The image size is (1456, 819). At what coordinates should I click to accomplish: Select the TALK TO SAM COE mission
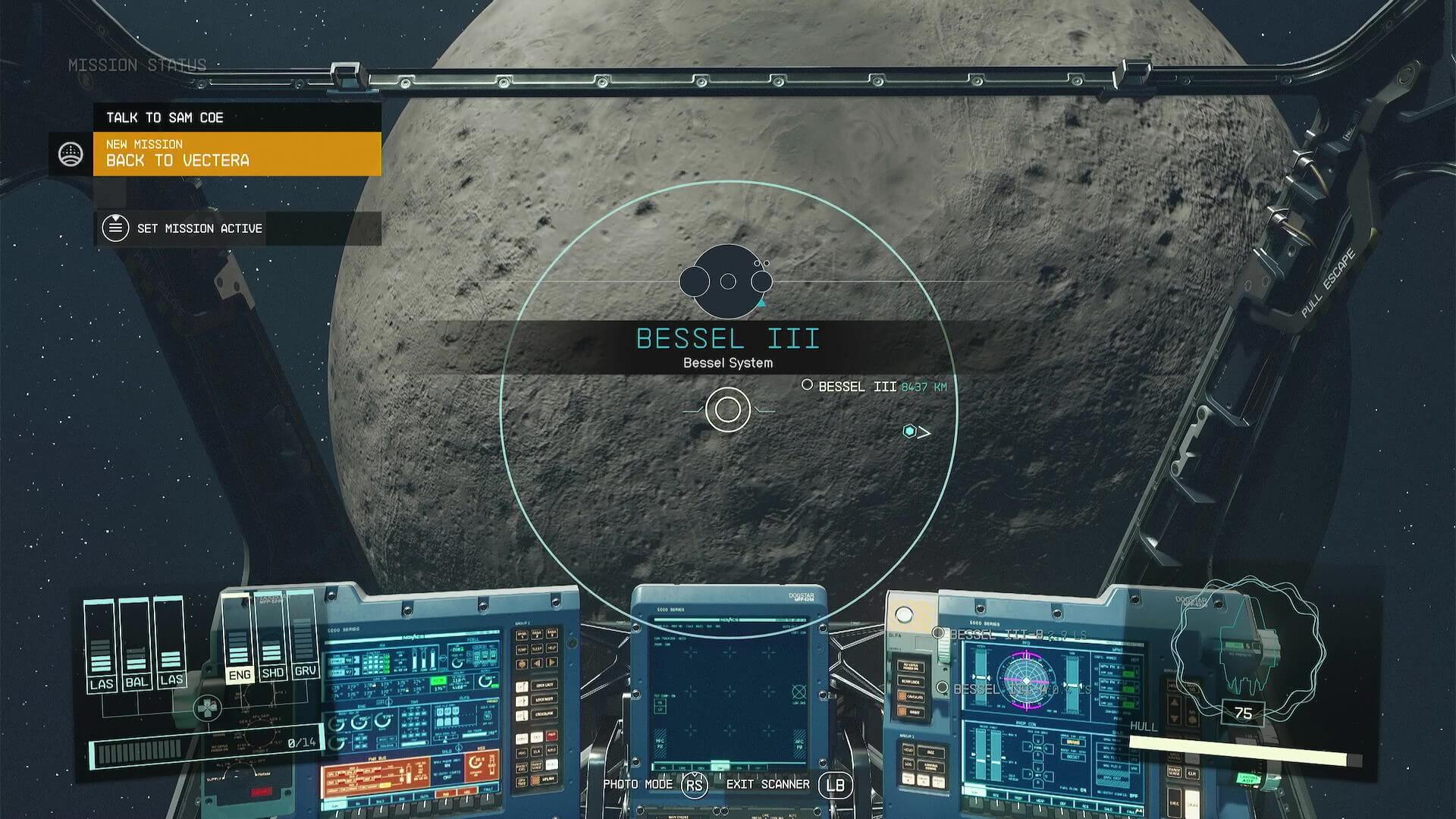[x=167, y=118]
